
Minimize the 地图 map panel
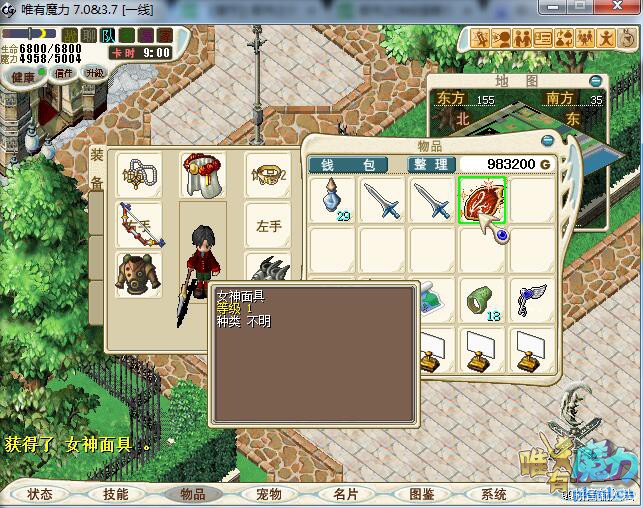(x=596, y=80)
